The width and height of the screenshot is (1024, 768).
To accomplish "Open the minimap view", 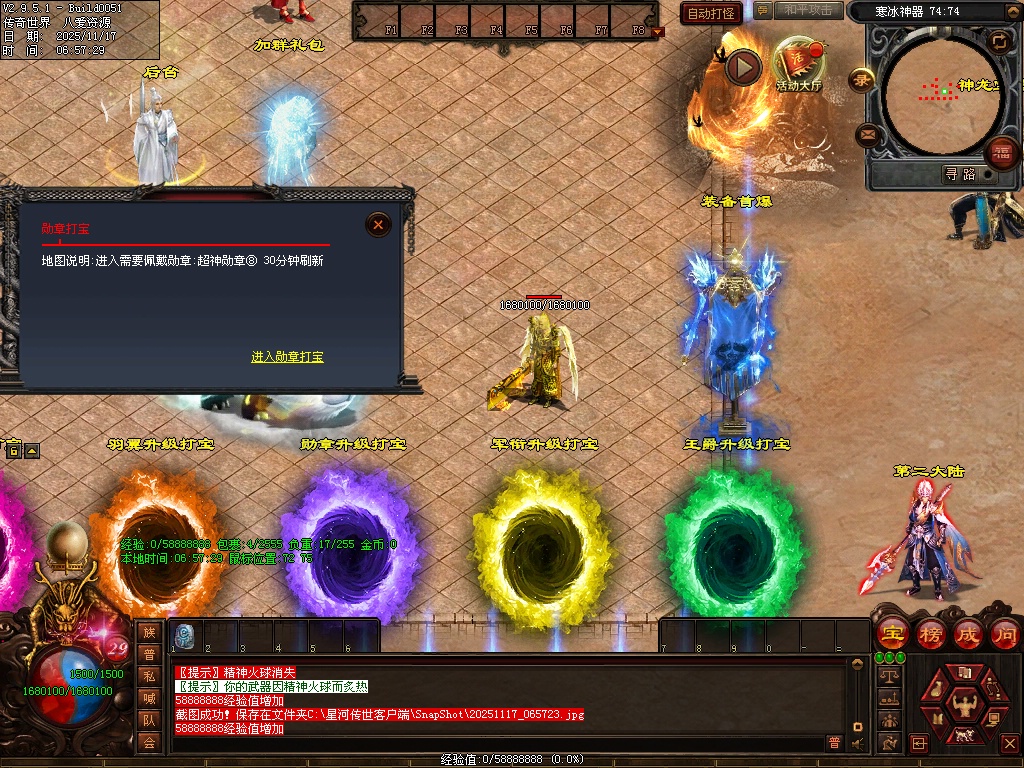I will tap(941, 93).
